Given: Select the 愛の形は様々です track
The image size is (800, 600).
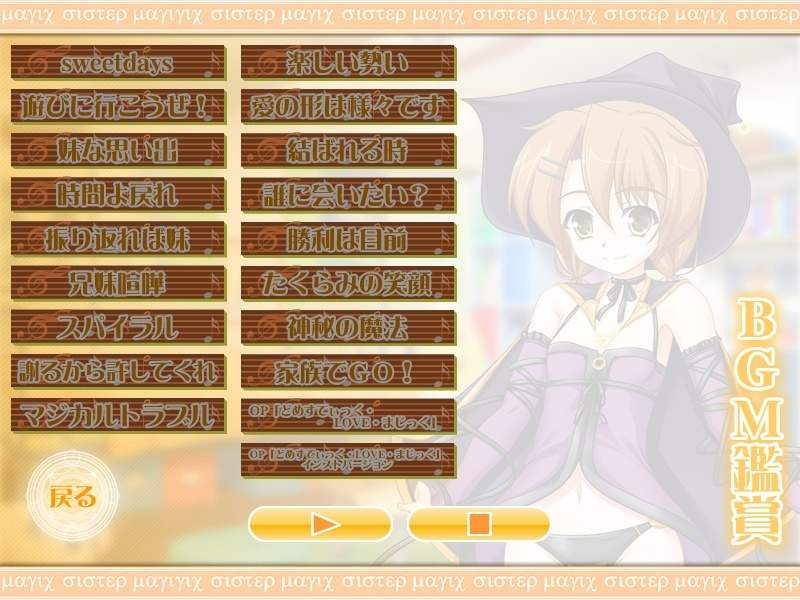Looking at the screenshot, I should tap(348, 107).
